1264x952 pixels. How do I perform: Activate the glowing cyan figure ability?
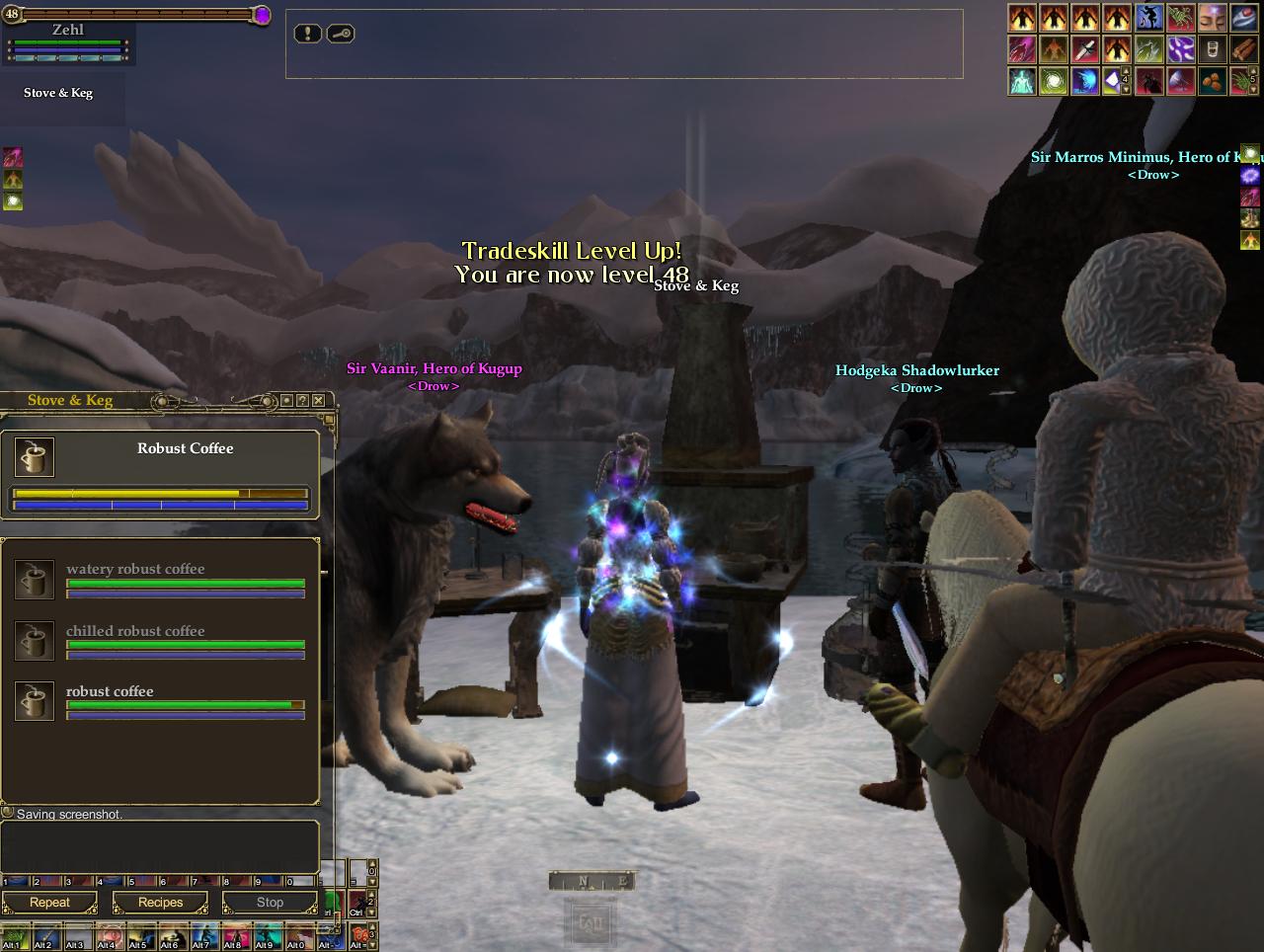click(1022, 81)
